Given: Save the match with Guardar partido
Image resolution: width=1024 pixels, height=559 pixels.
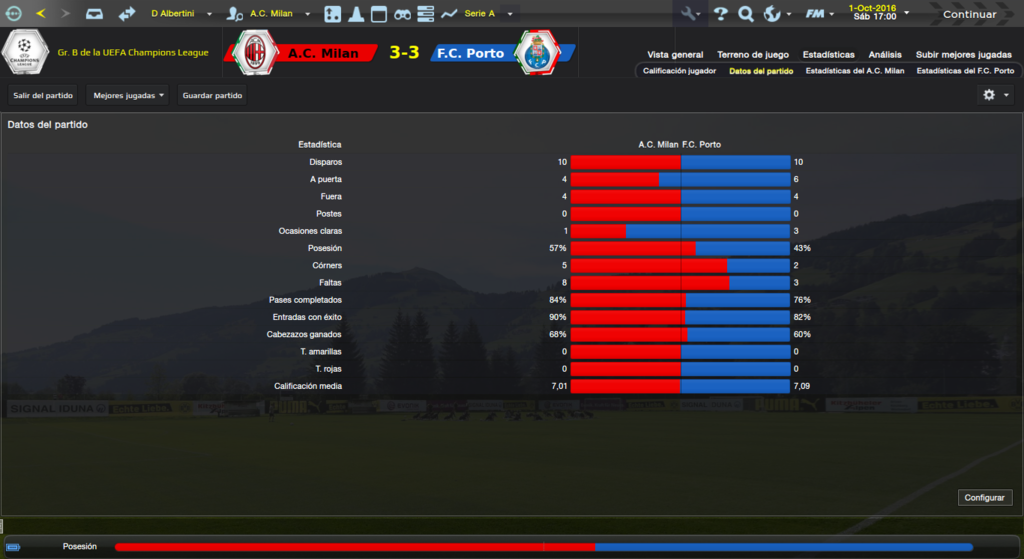Looking at the screenshot, I should 213,95.
